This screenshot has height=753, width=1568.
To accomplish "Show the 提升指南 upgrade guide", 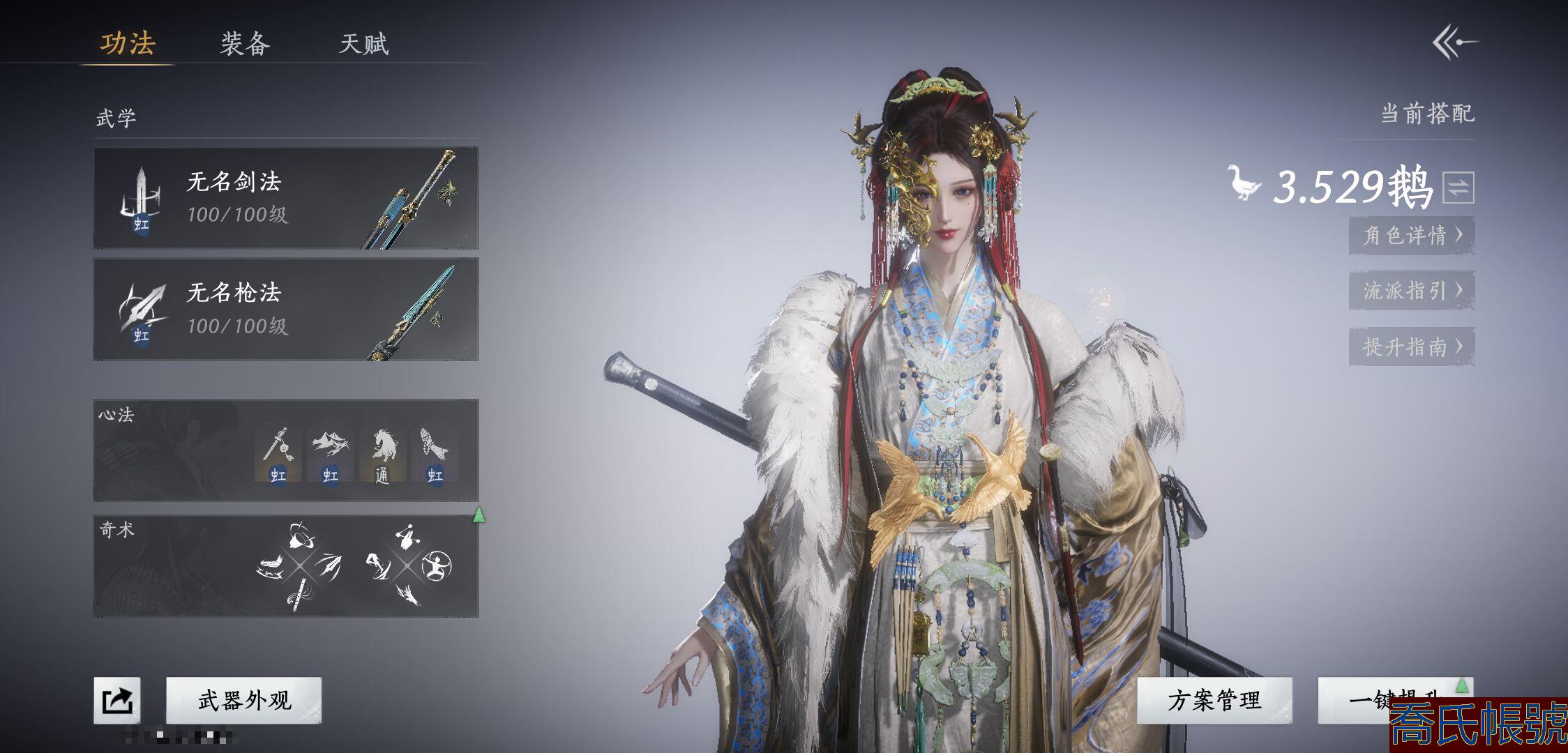I will point(1411,347).
